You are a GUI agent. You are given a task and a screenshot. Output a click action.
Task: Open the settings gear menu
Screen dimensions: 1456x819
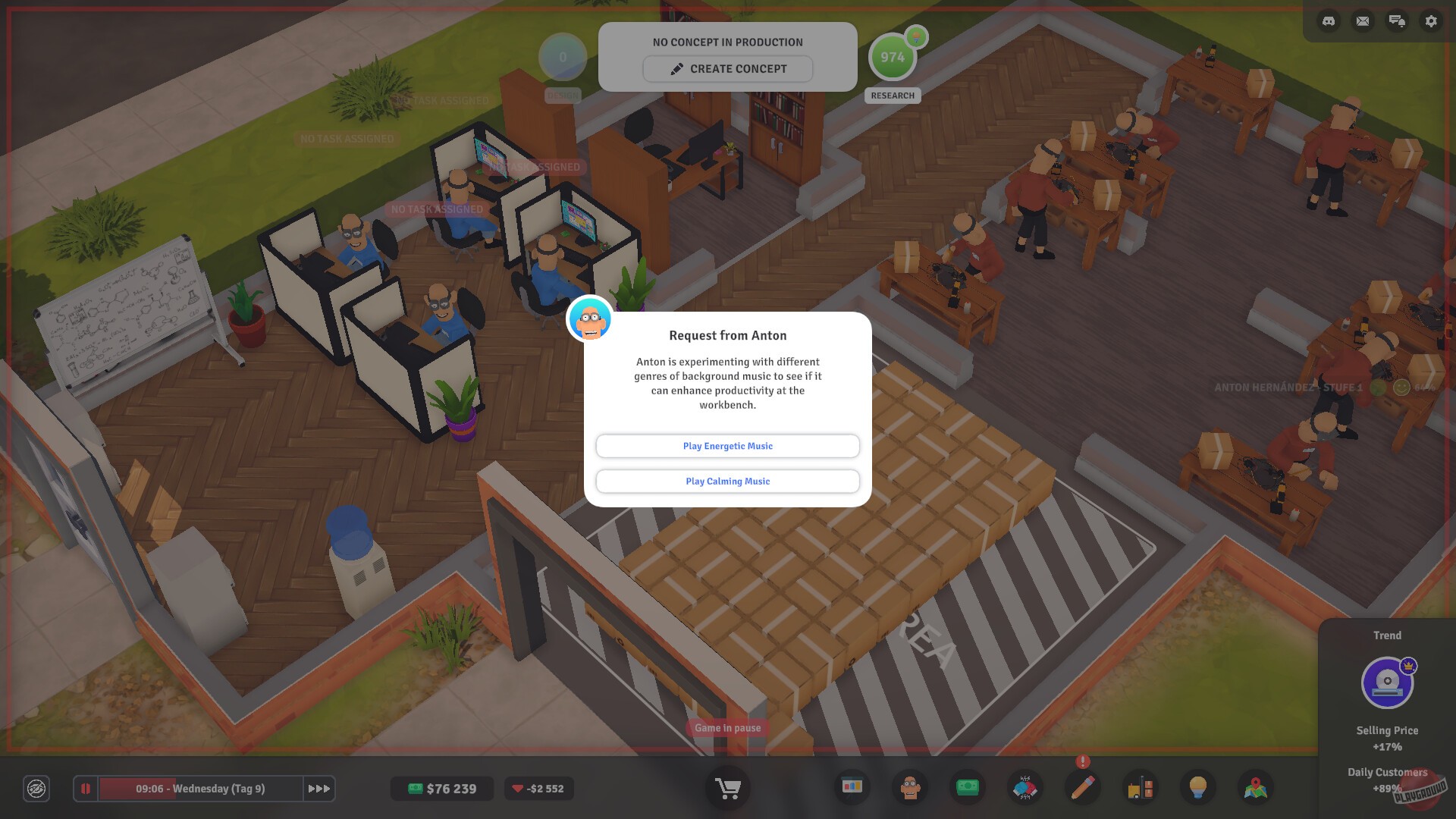pyautogui.click(x=1430, y=20)
